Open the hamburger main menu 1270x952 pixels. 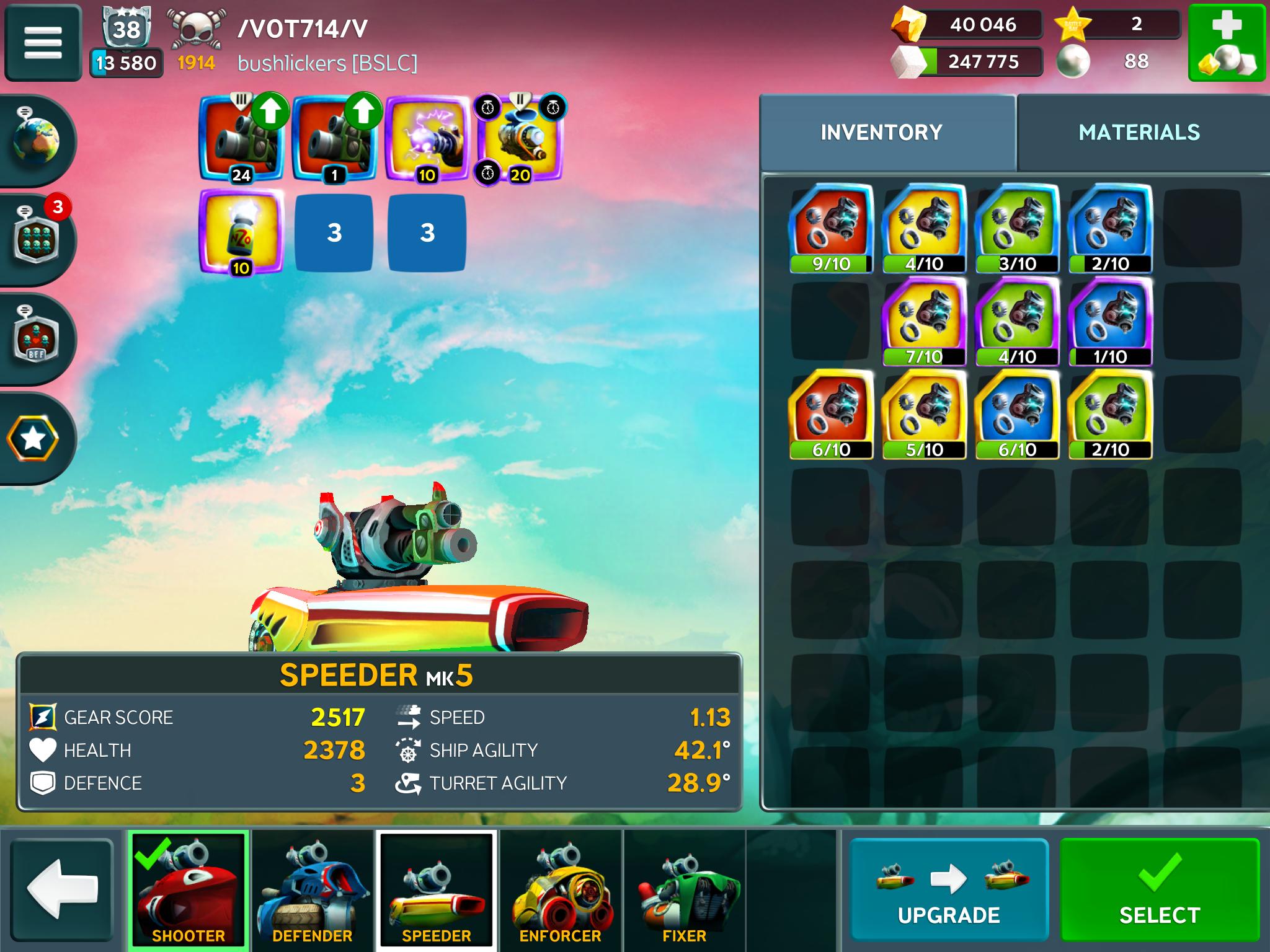(43, 42)
